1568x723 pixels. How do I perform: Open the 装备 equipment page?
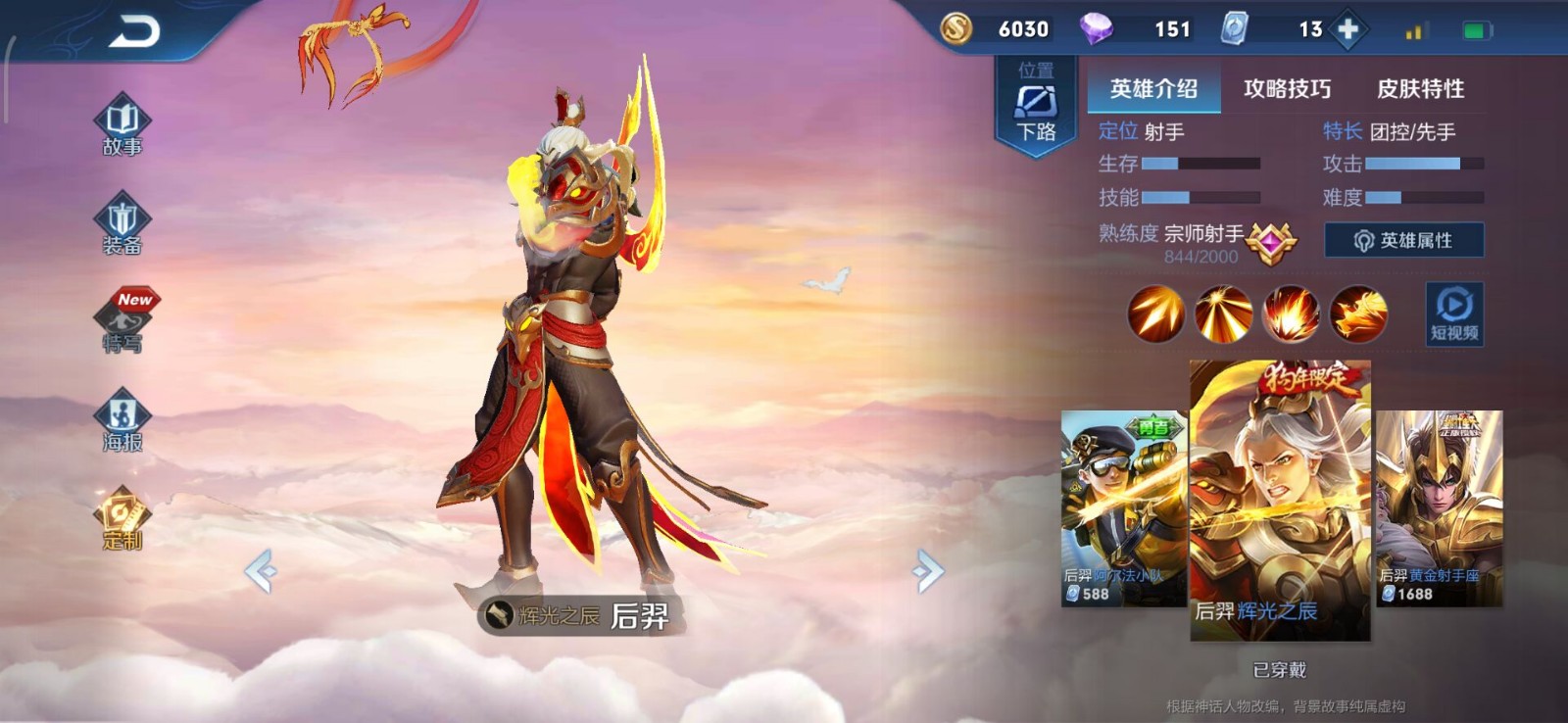122,224
